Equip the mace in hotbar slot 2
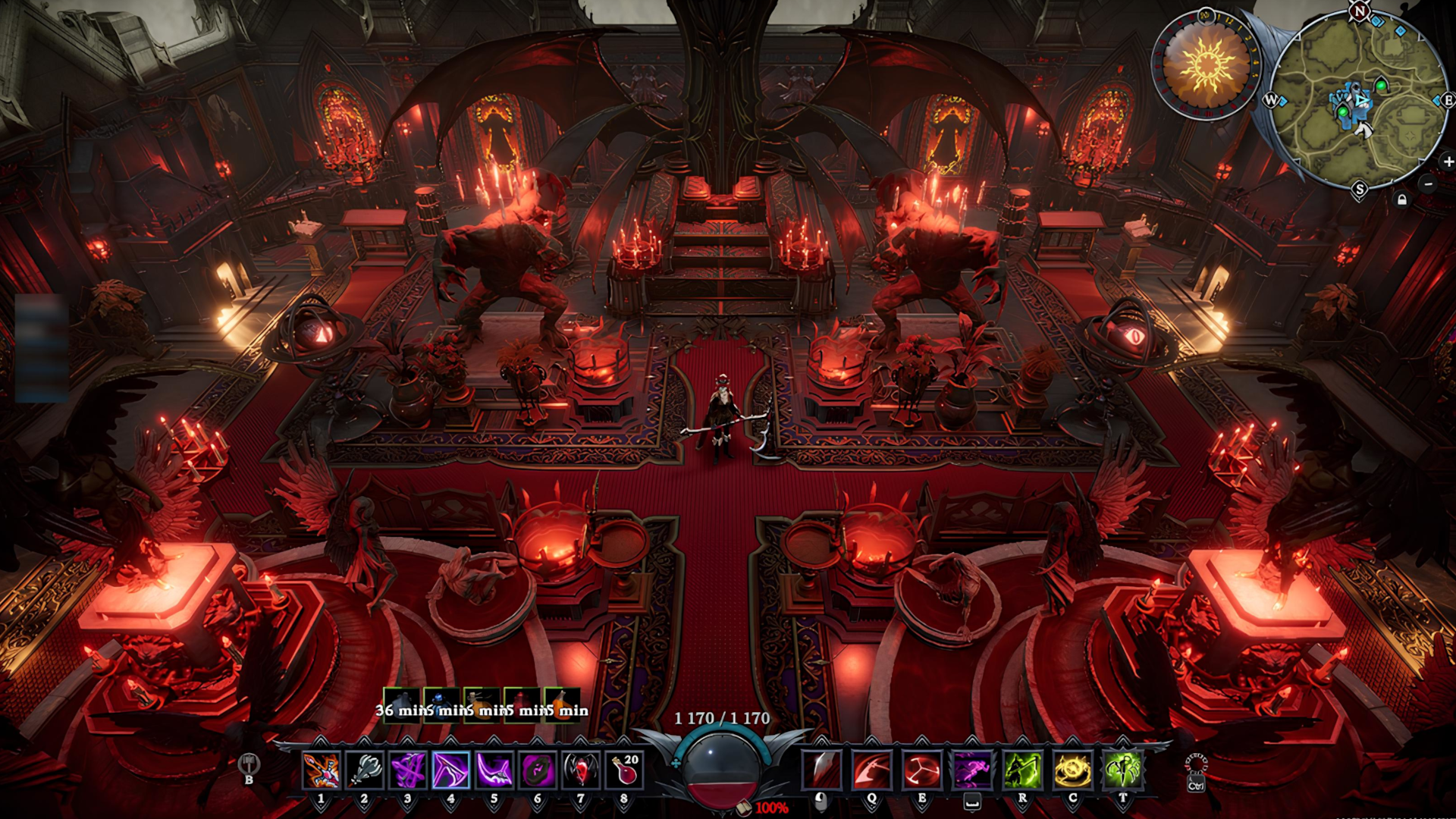Screen dimensions: 1456x819 pyautogui.click(x=364, y=770)
